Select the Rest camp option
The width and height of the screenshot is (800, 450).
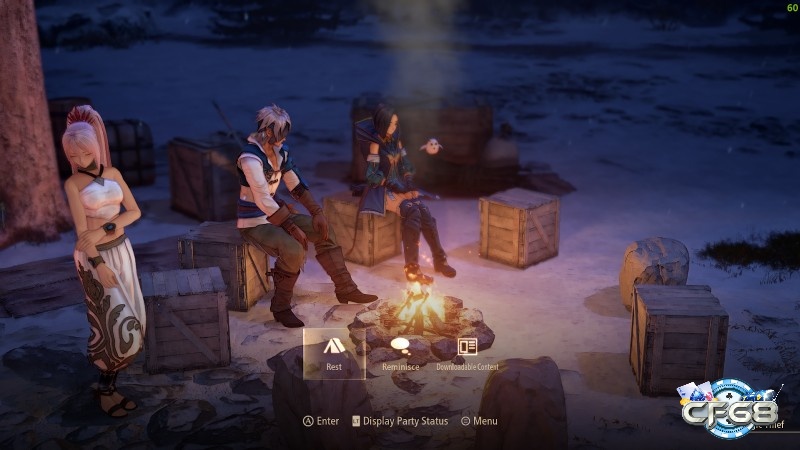click(x=334, y=353)
